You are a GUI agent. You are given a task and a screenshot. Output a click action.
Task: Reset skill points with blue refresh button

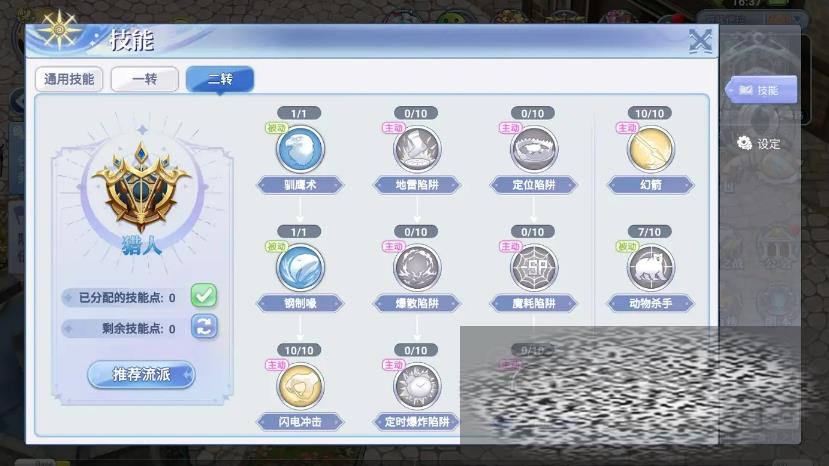pyautogui.click(x=204, y=327)
